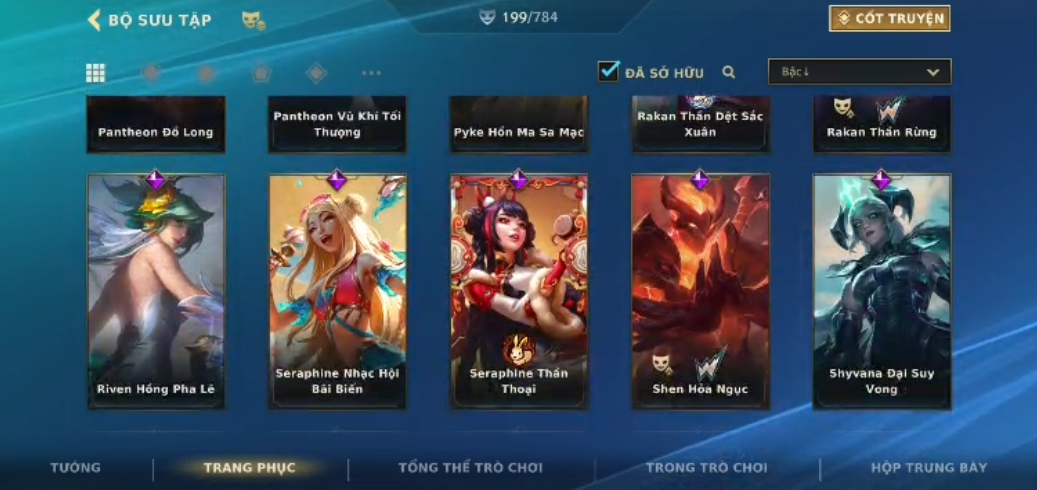The image size is (1037, 490).
Task: Open Pyke Hồn Ma Sa Mạc skin
Action: 519,125
